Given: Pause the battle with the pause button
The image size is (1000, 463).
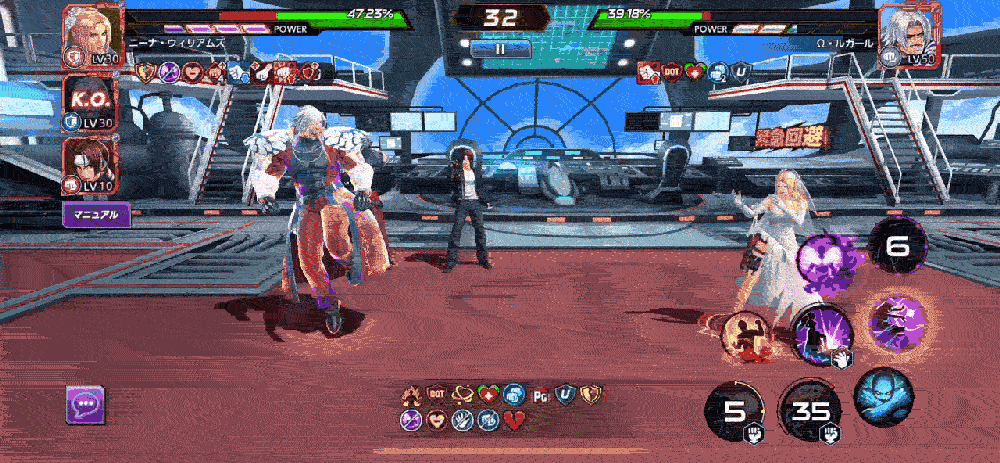Looking at the screenshot, I should [x=498, y=47].
